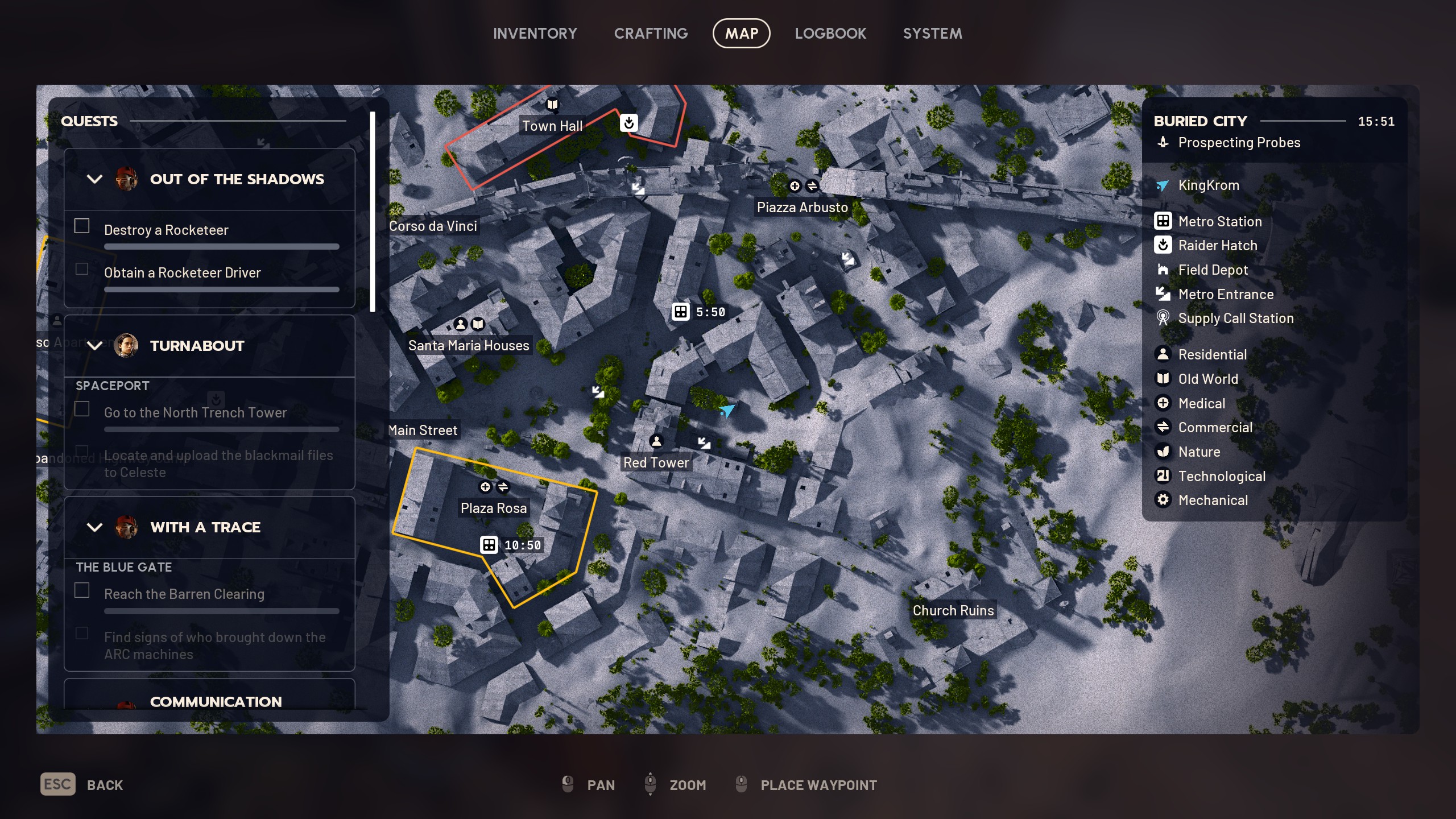Viewport: 1456px width, 819px height.
Task: Select the Metro Station icon in the legend
Action: point(1164,221)
